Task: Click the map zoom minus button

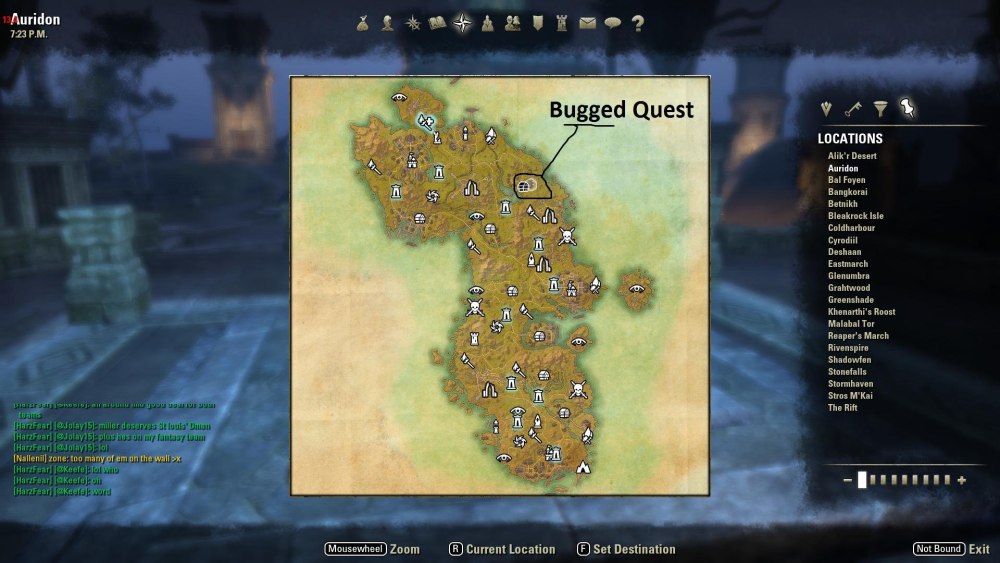Action: click(847, 480)
